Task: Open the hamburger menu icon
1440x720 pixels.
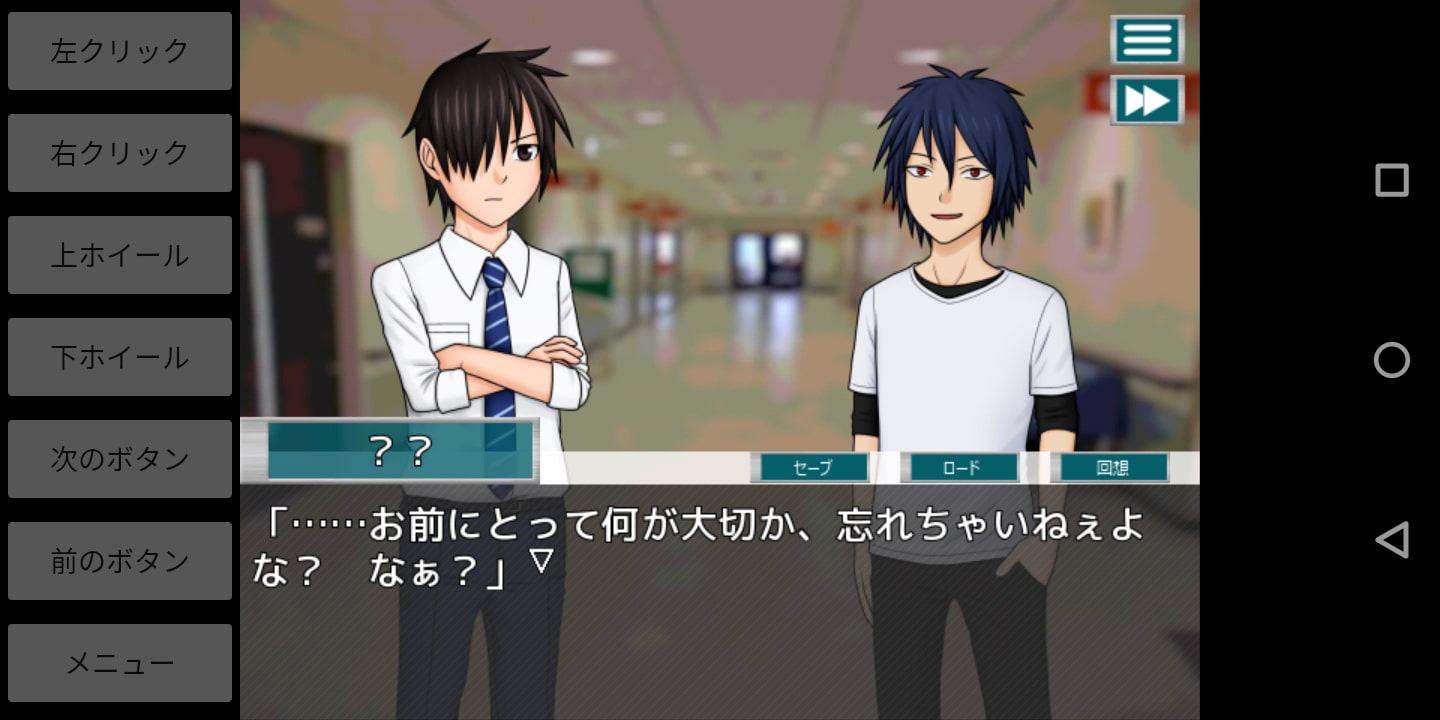Action: tap(1147, 40)
